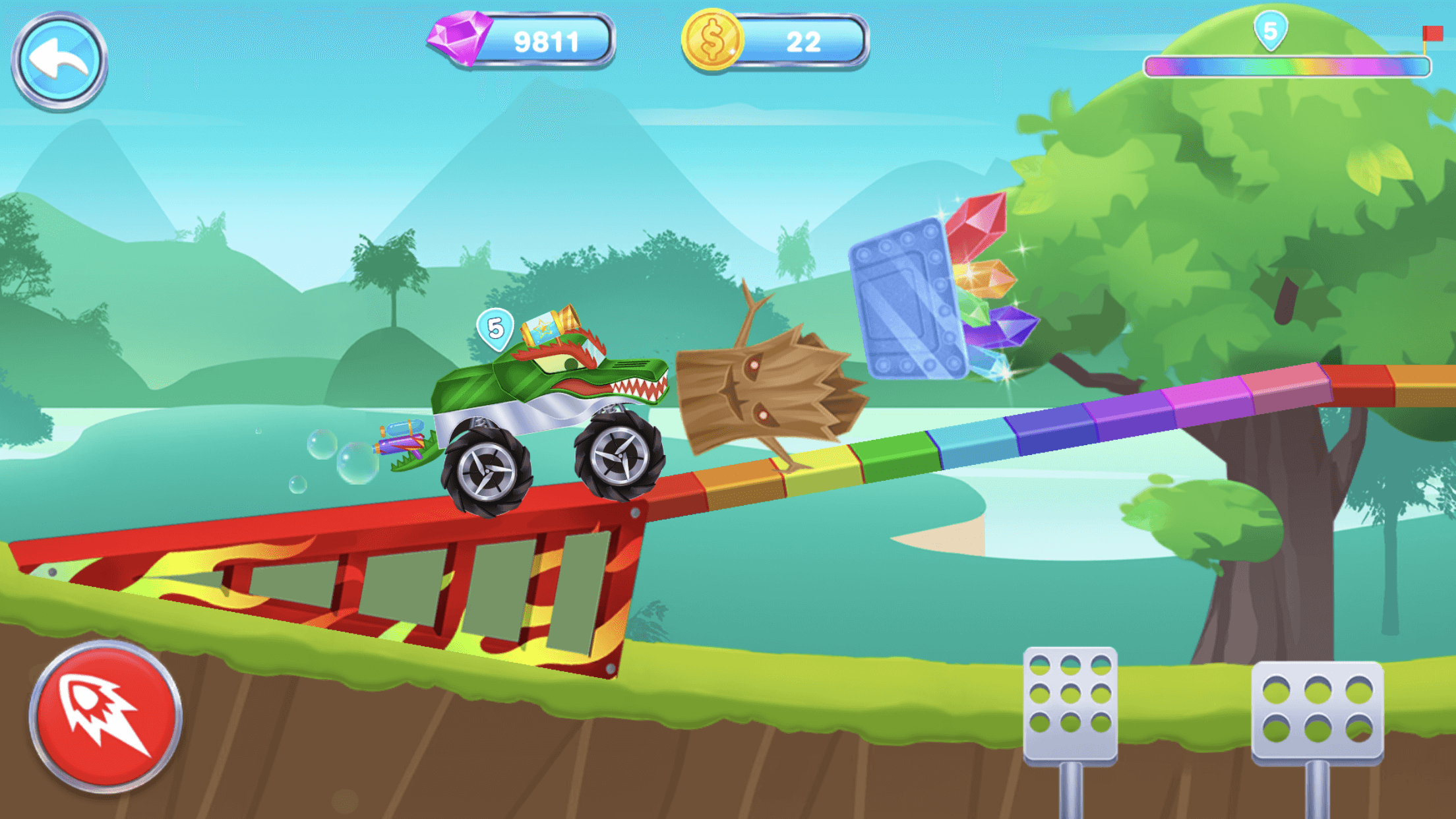
Task: Activate the red rocket boost button
Action: pyautogui.click(x=106, y=716)
